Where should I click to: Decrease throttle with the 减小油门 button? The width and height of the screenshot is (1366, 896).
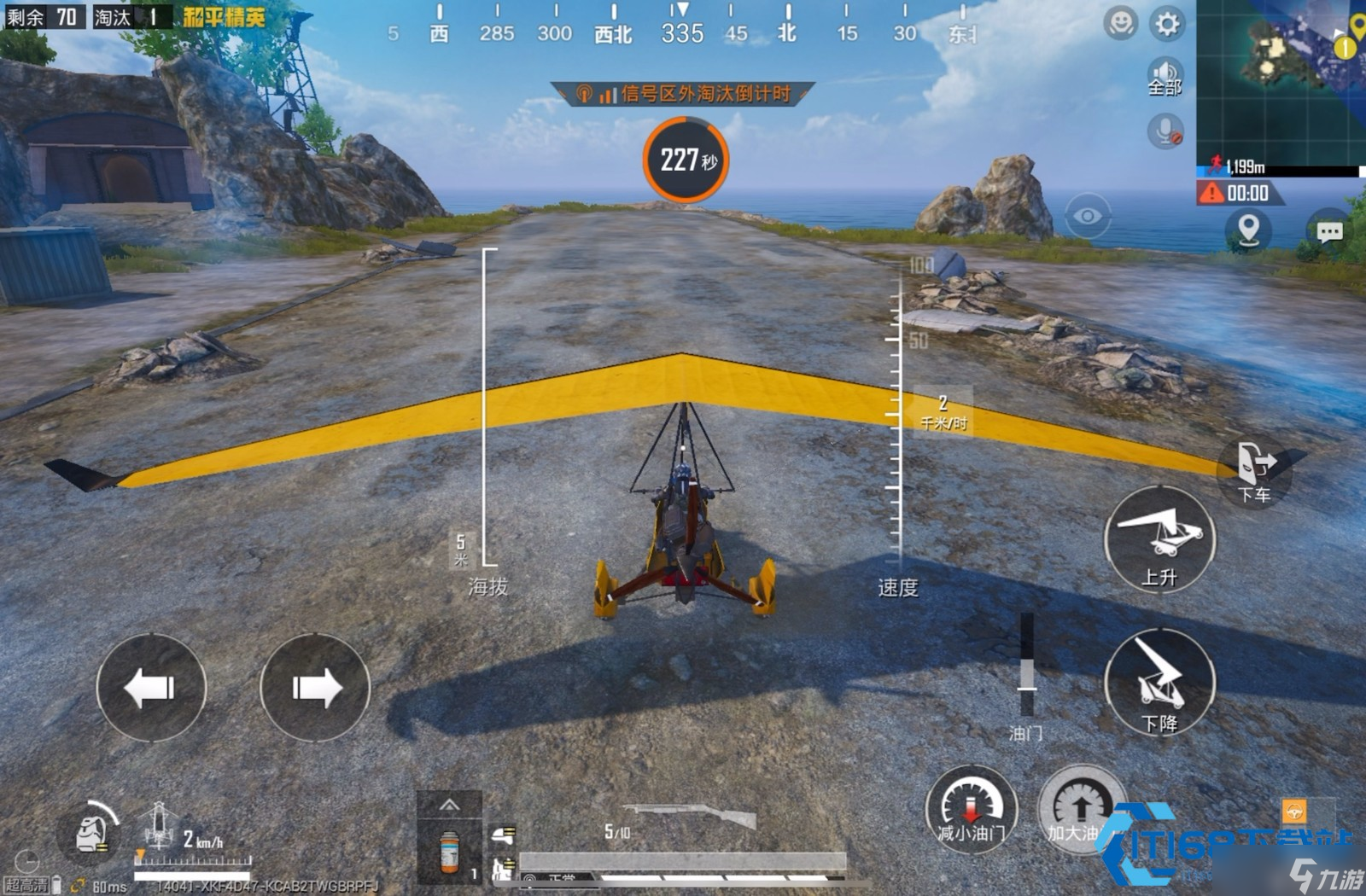[972, 810]
